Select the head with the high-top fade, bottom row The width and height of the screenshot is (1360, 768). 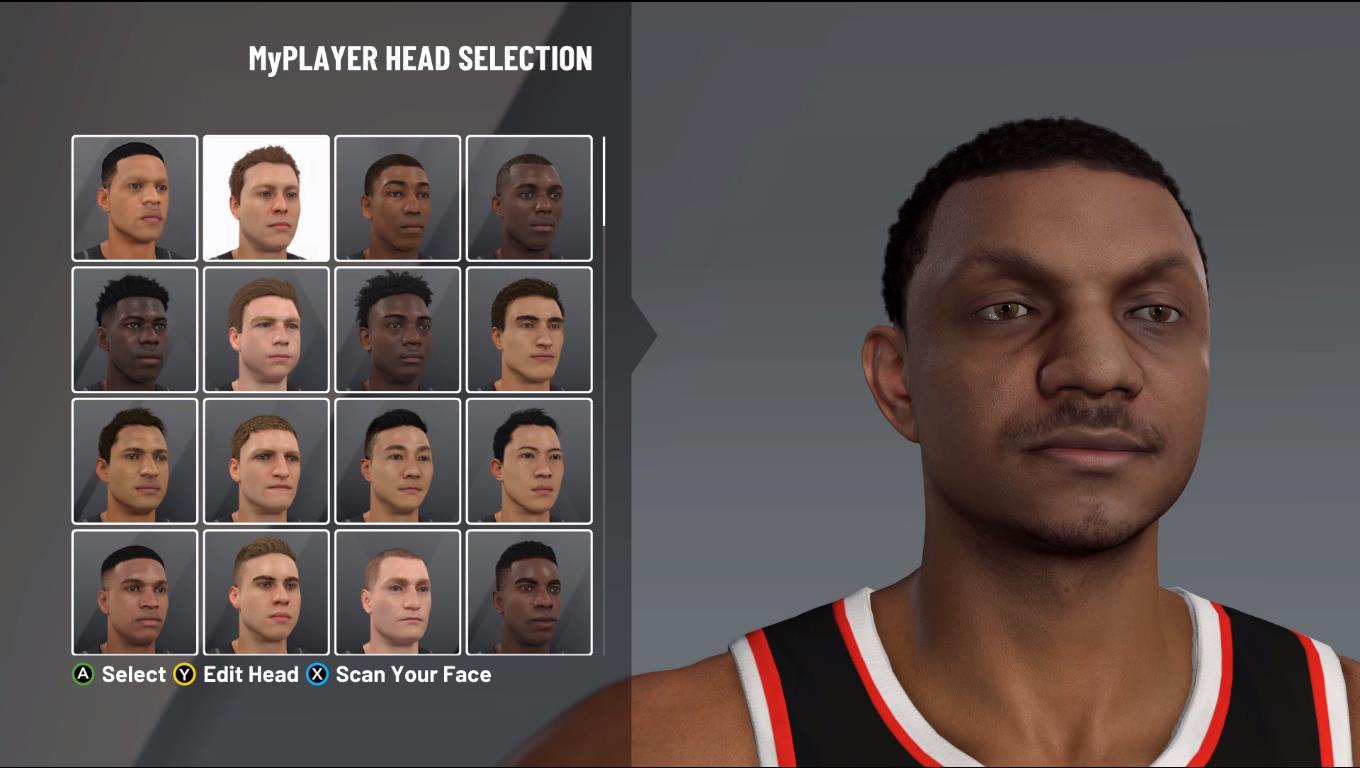click(133, 591)
